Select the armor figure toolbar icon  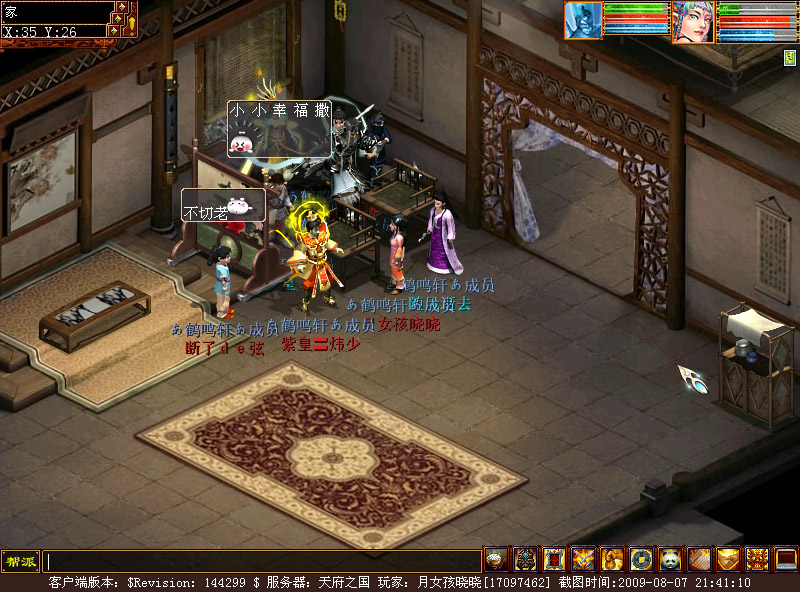(525, 560)
